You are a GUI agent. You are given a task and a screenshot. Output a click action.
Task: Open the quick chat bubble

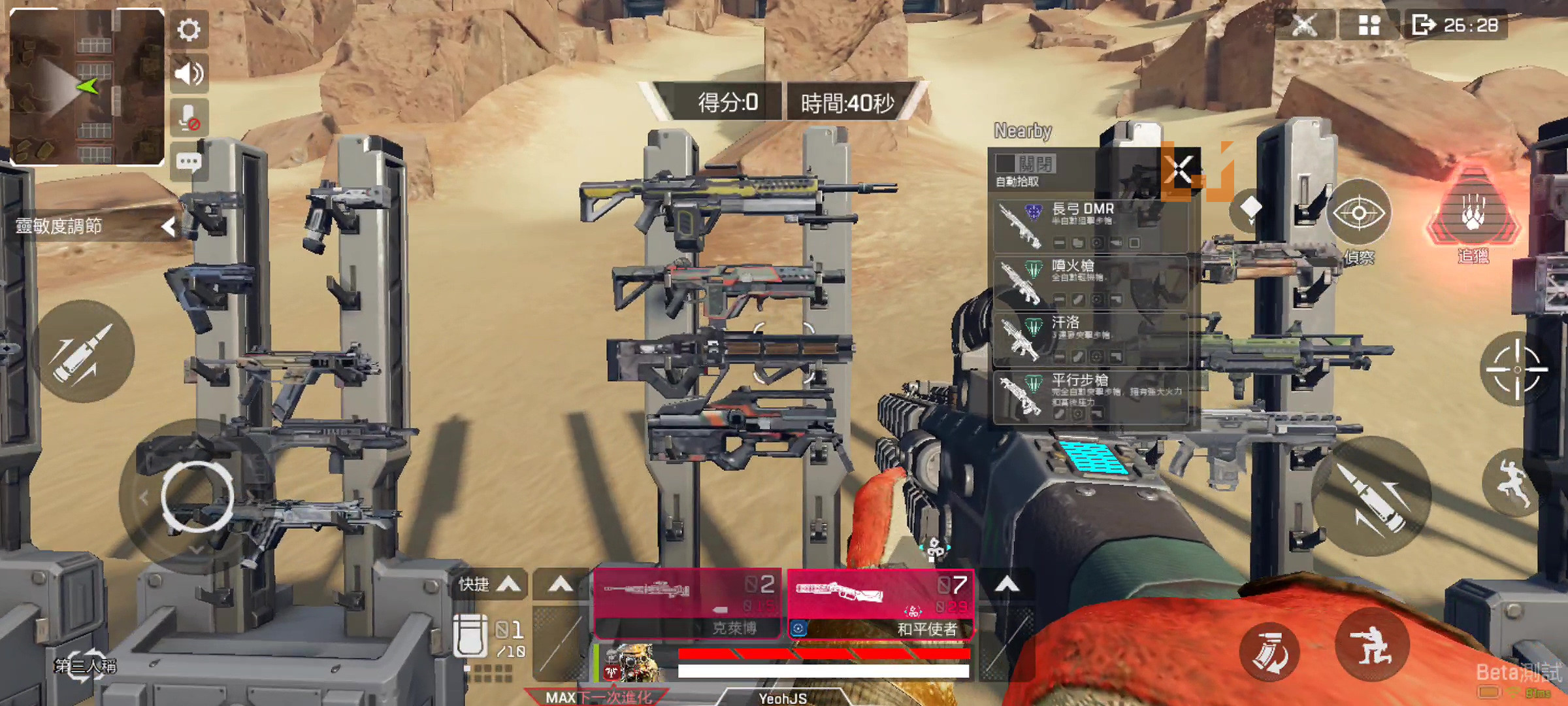189,161
